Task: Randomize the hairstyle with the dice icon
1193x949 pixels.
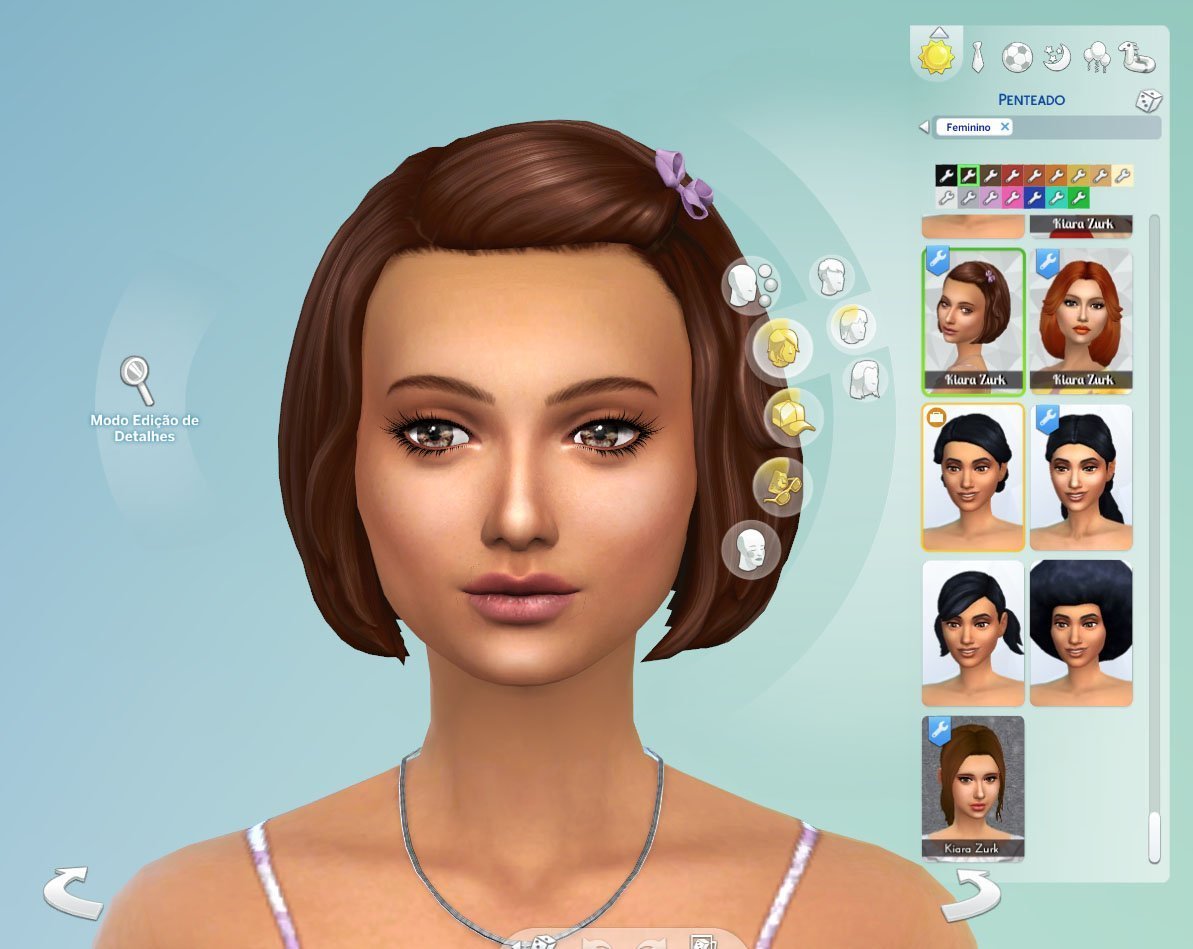Action: [1148, 102]
